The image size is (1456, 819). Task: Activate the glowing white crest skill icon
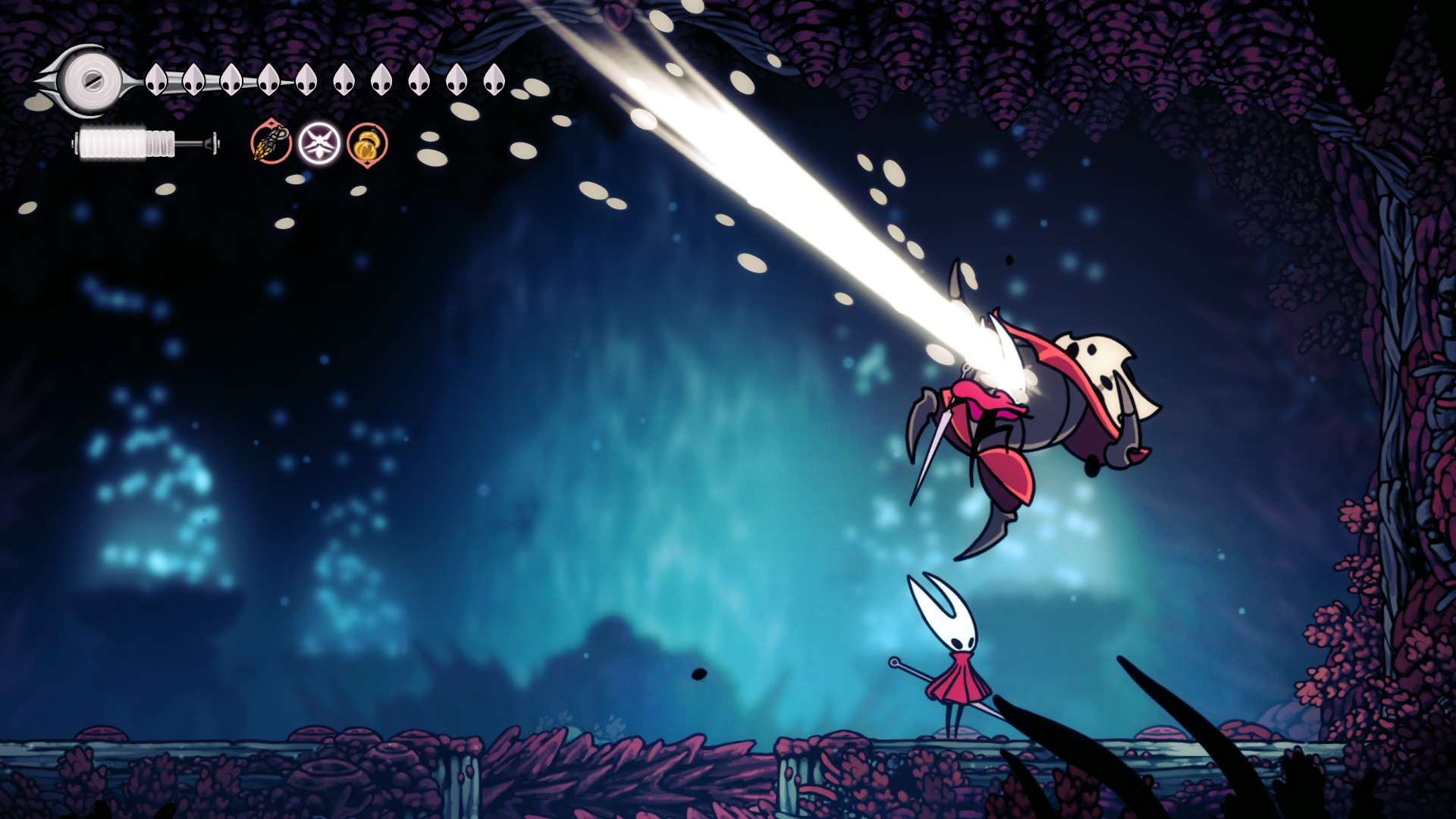tap(318, 143)
